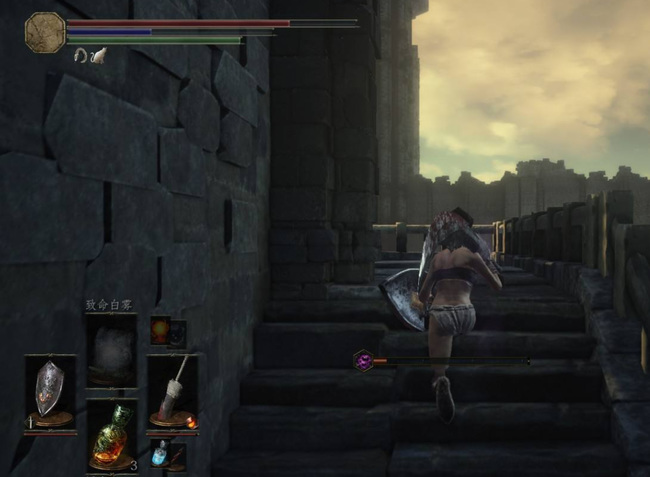Click the small fireball spell icon
Image resolution: width=650 pixels, height=477 pixels.
pos(159,330)
